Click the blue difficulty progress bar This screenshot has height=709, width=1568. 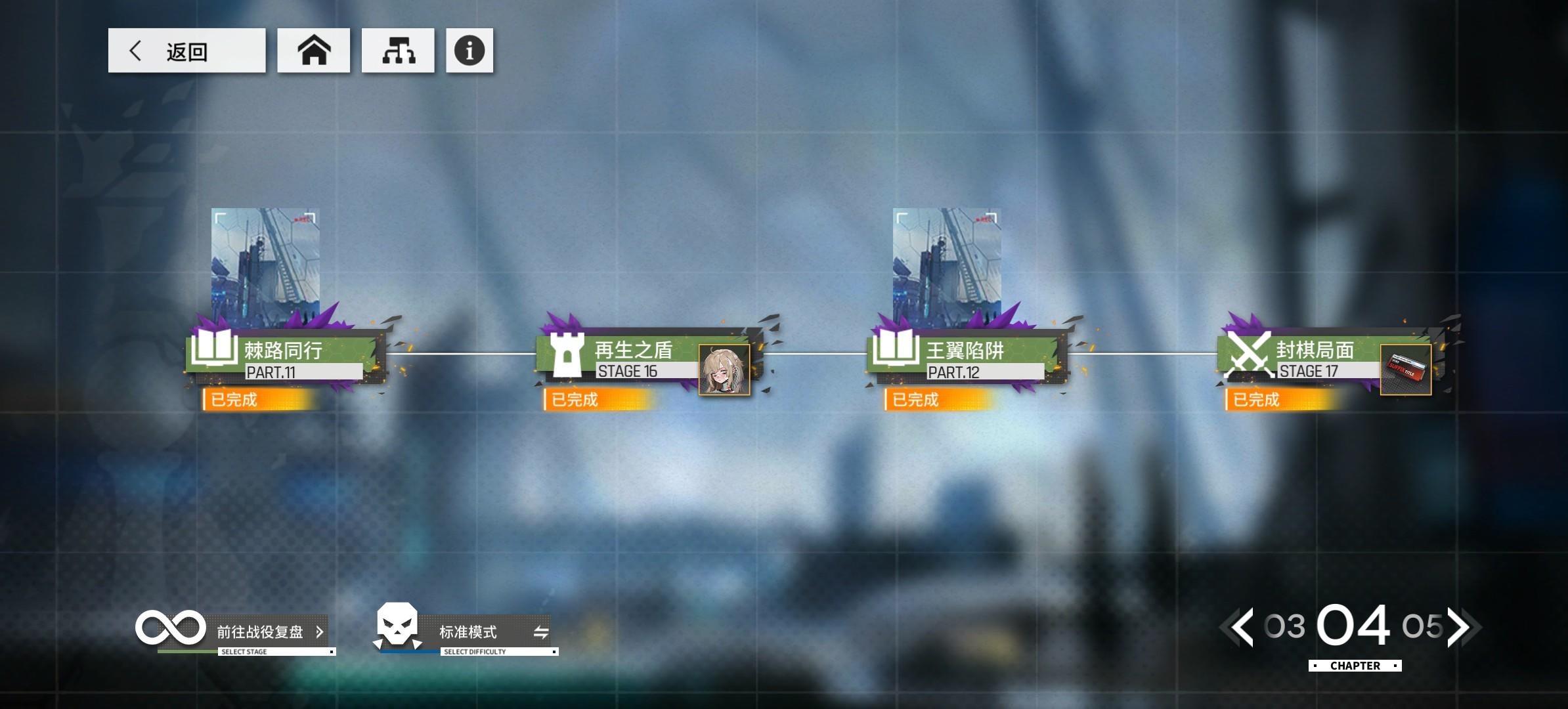point(407,653)
